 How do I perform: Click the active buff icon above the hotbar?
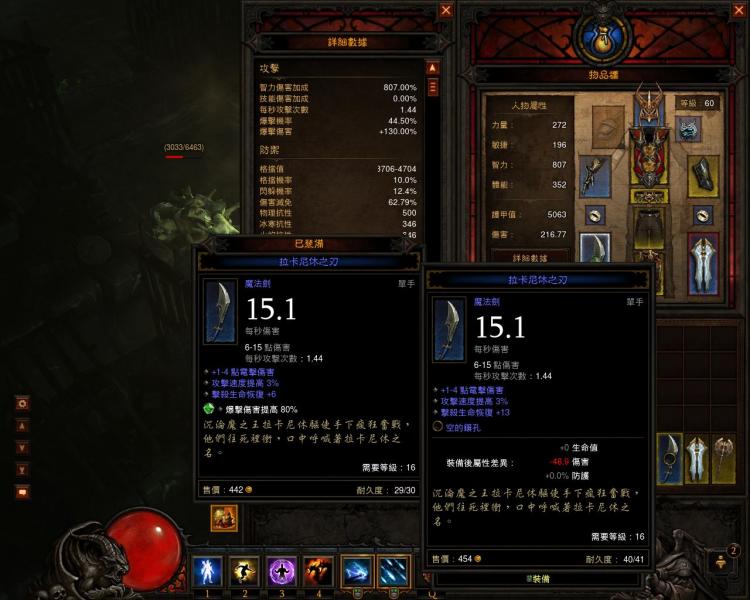(223, 518)
